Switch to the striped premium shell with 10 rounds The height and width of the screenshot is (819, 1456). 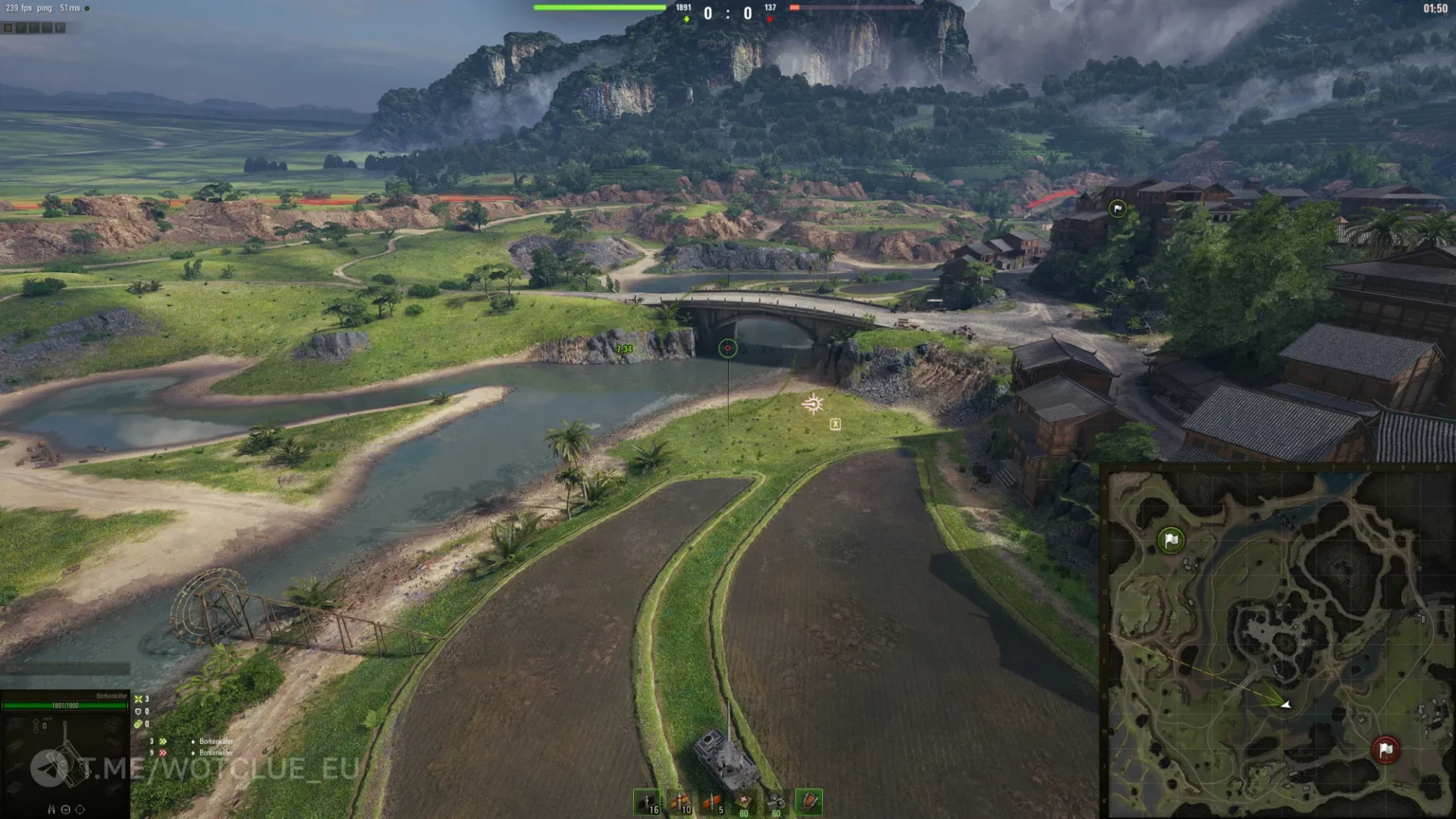click(679, 802)
